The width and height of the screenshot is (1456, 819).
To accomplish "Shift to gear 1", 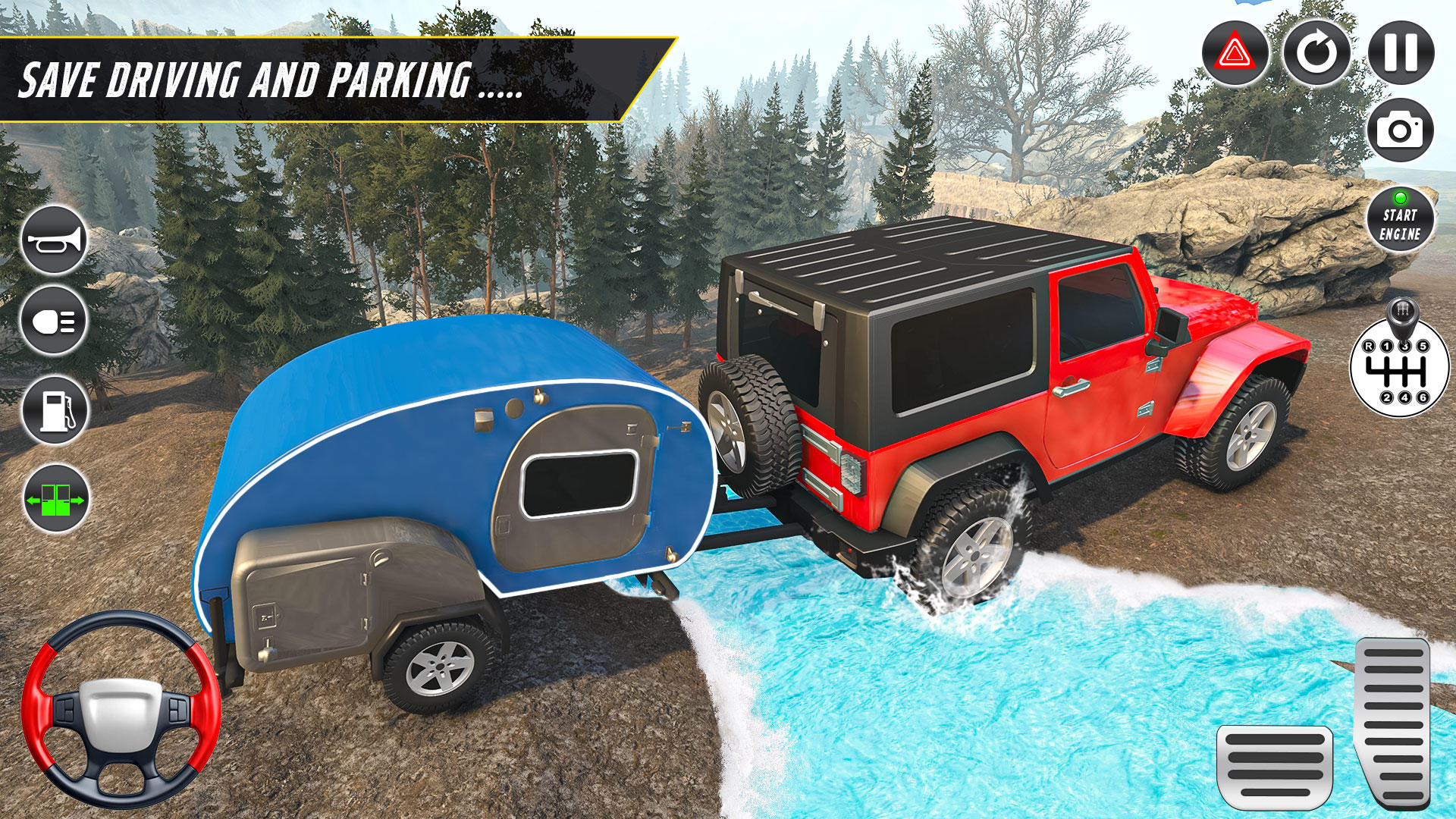I will 1386,345.
